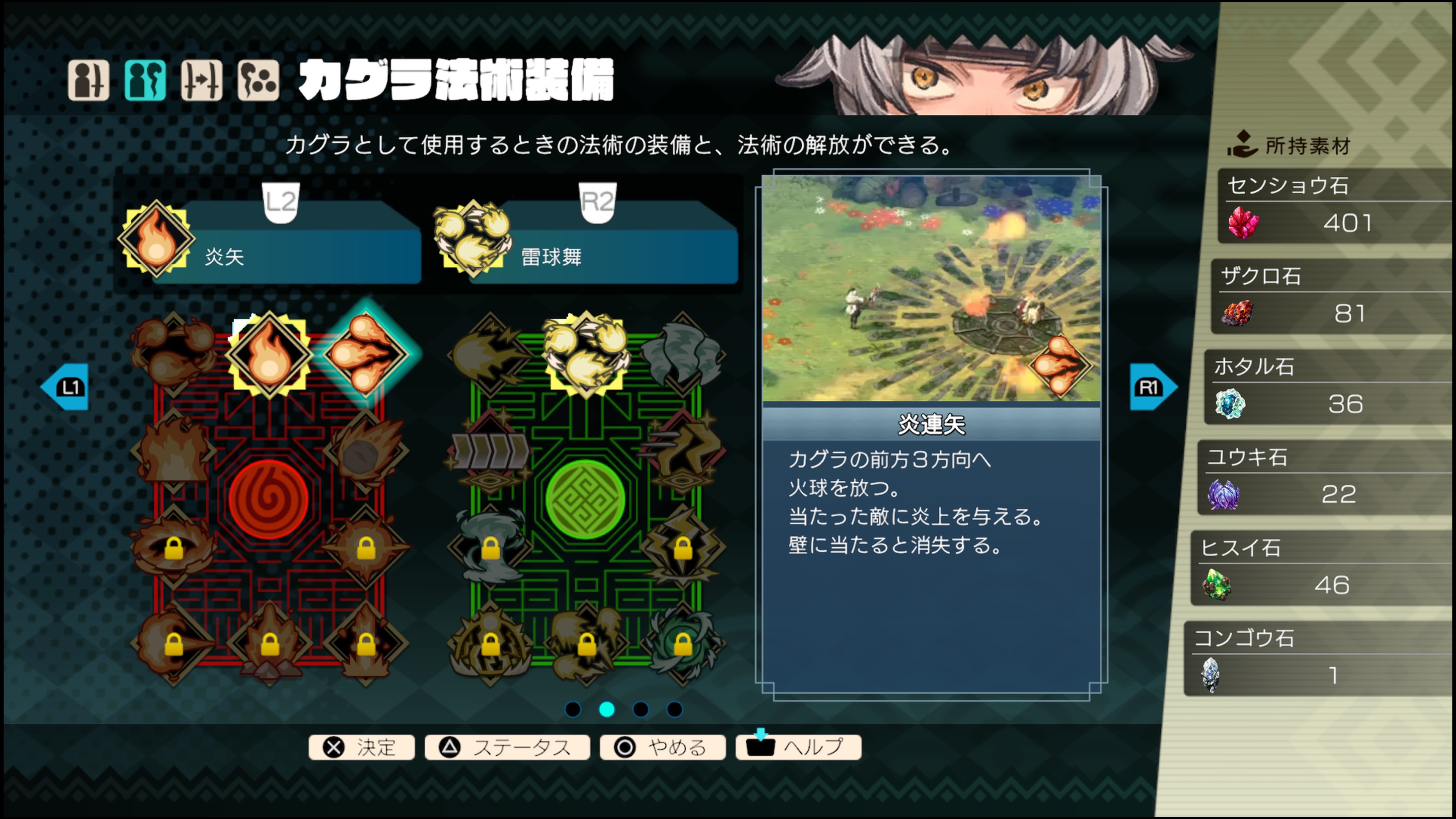Cancel with the やめる button
The height and width of the screenshot is (819, 1456).
point(662,747)
